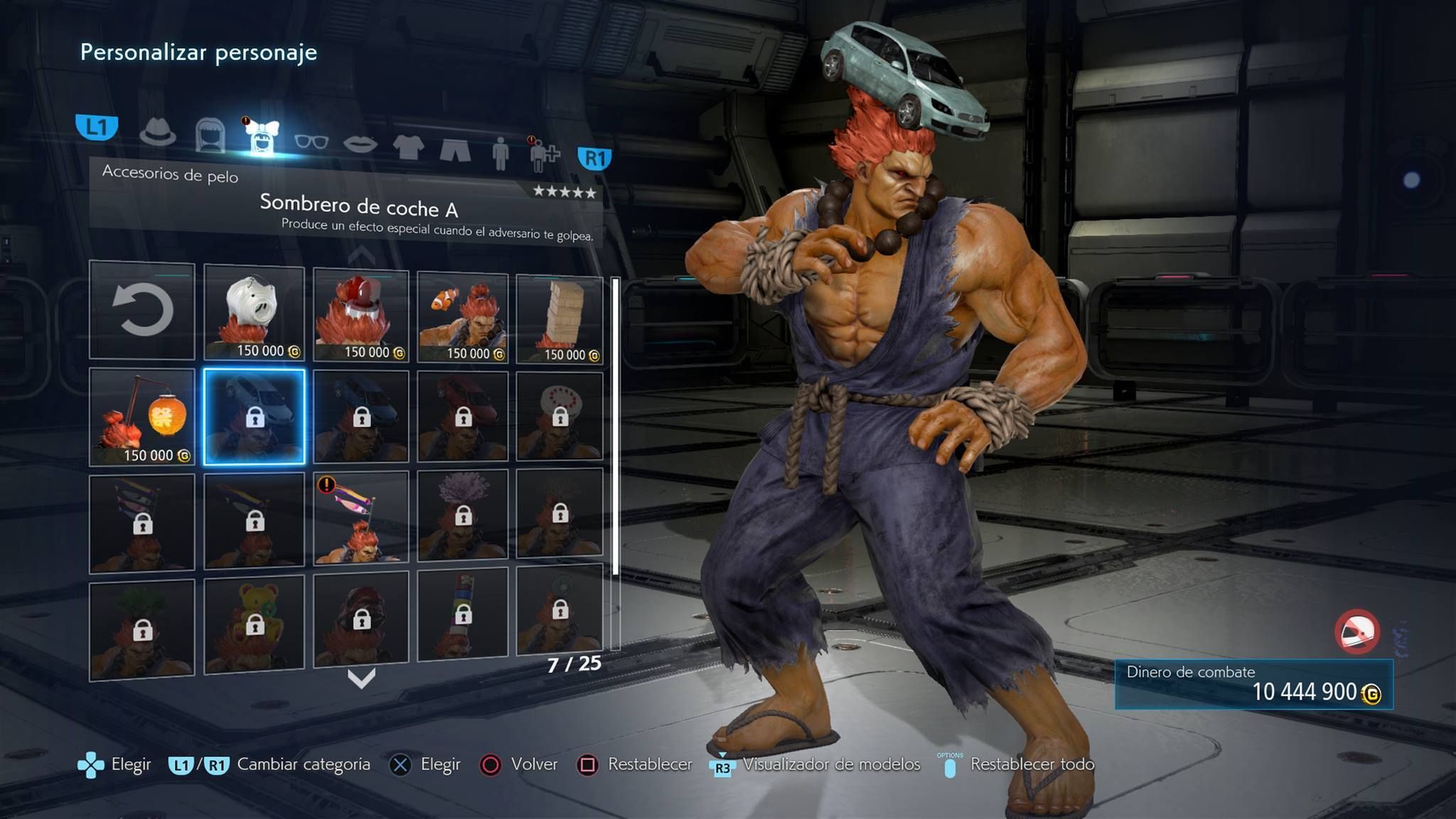Pick the piggy bank head accessory
This screenshot has width=1456, height=819.
coord(254,313)
